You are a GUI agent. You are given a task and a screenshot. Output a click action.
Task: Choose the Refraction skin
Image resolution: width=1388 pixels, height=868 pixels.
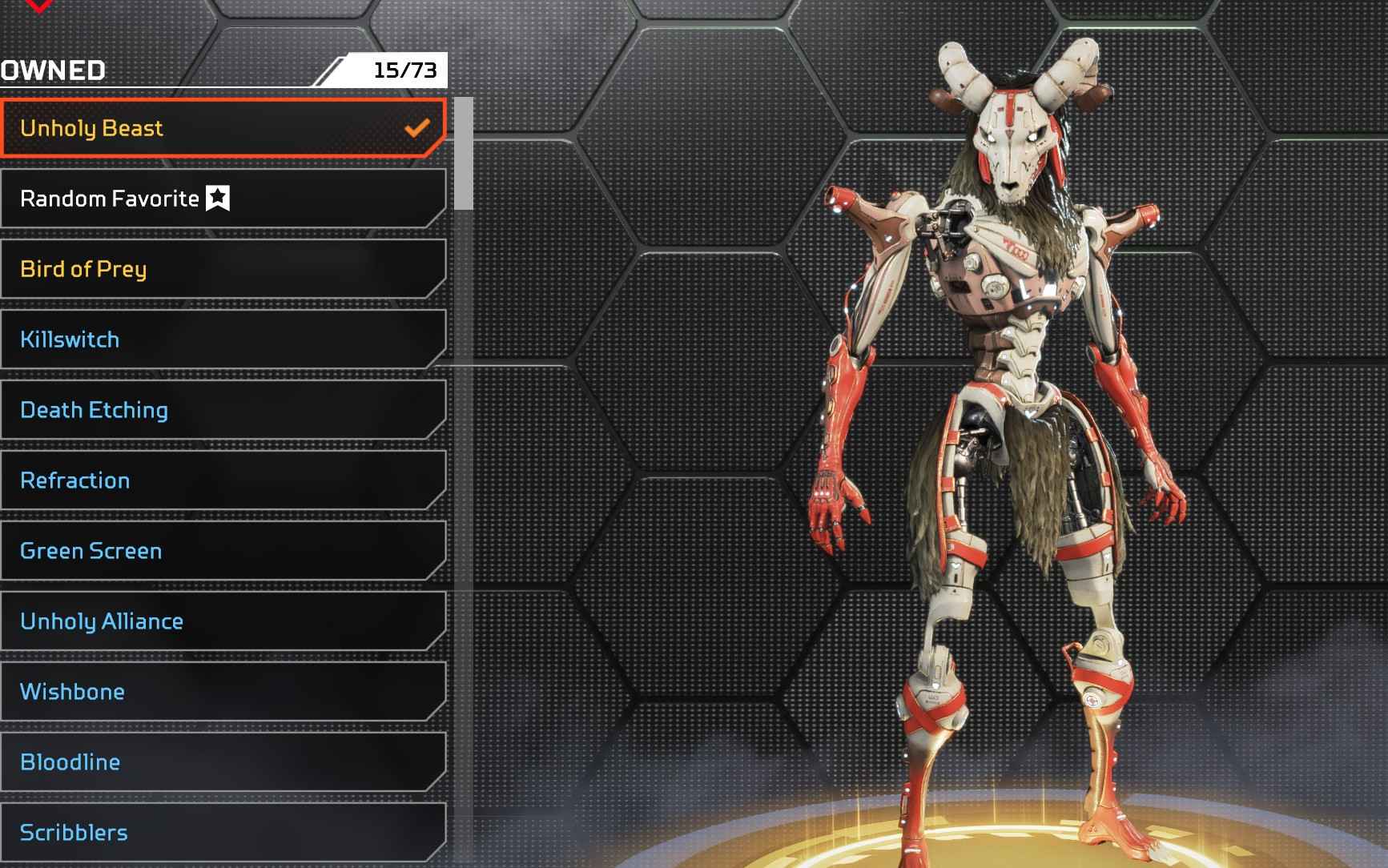[223, 480]
